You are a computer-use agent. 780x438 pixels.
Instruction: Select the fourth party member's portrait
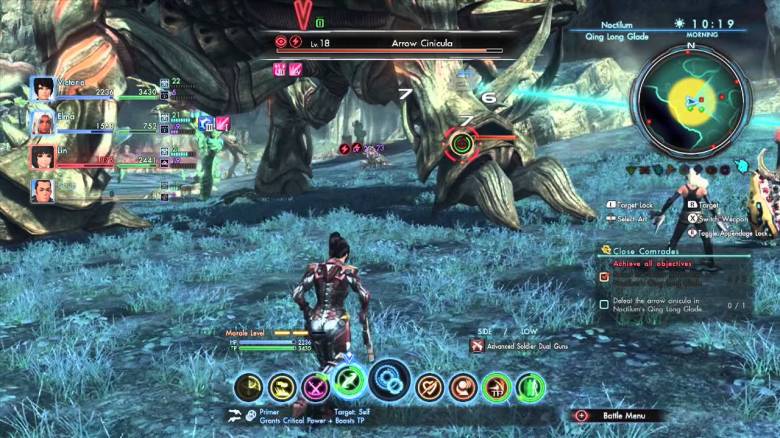pyautogui.click(x=43, y=189)
